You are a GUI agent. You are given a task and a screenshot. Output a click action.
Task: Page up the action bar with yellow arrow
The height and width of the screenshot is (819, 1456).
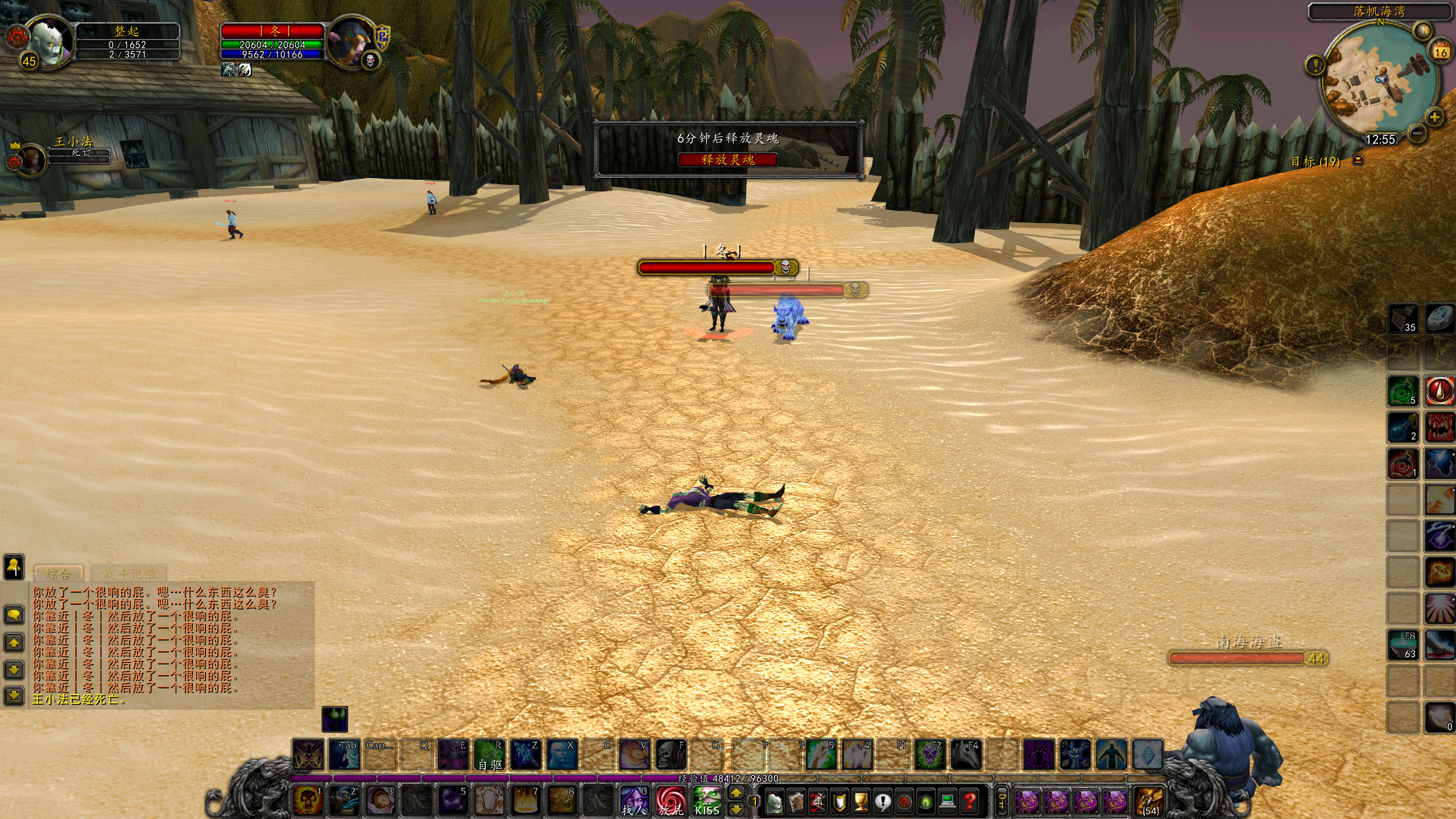click(x=736, y=792)
